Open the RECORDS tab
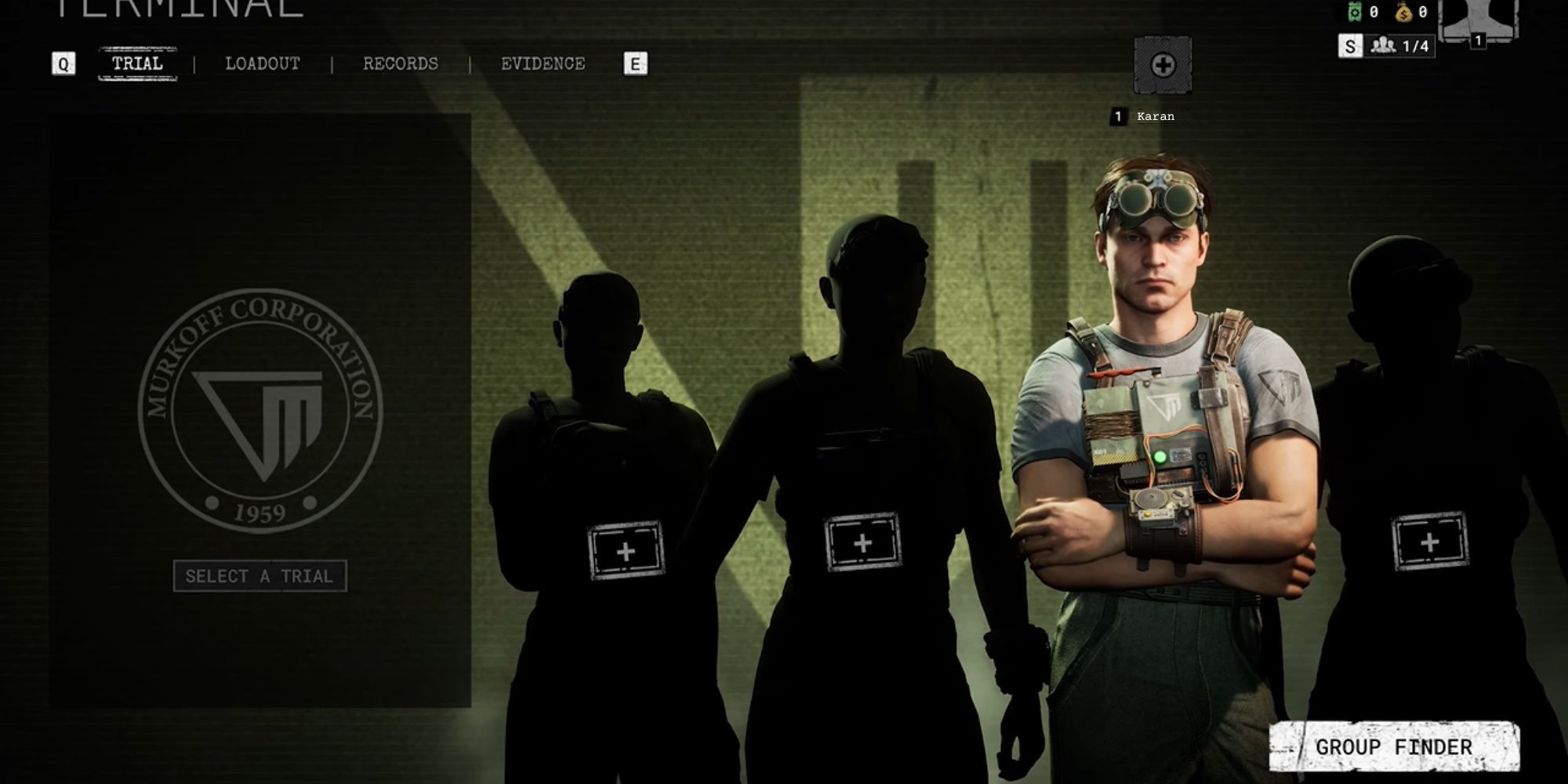This screenshot has height=784, width=1568. coord(400,64)
